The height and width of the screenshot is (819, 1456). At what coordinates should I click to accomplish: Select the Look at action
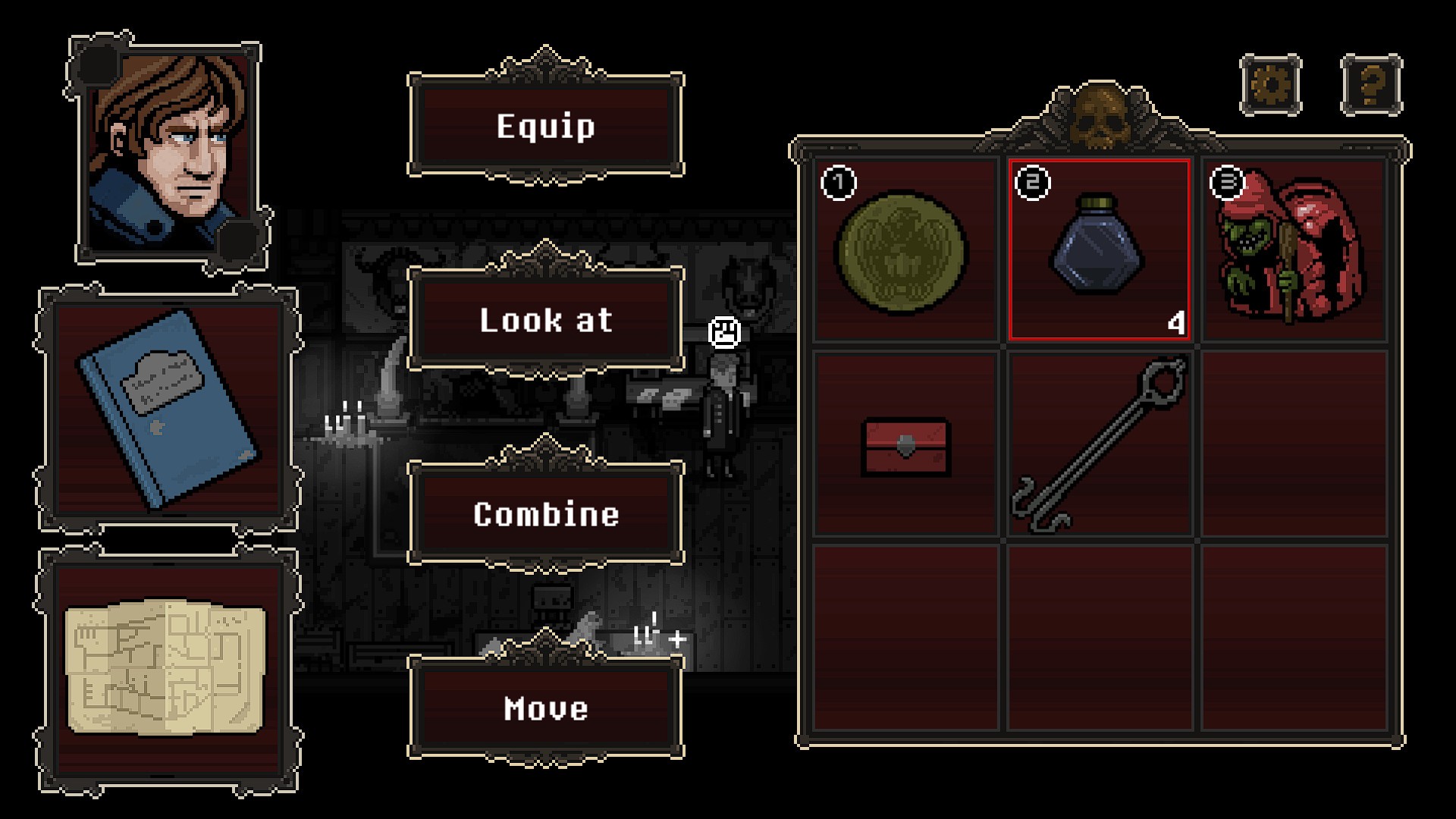pyautogui.click(x=546, y=320)
